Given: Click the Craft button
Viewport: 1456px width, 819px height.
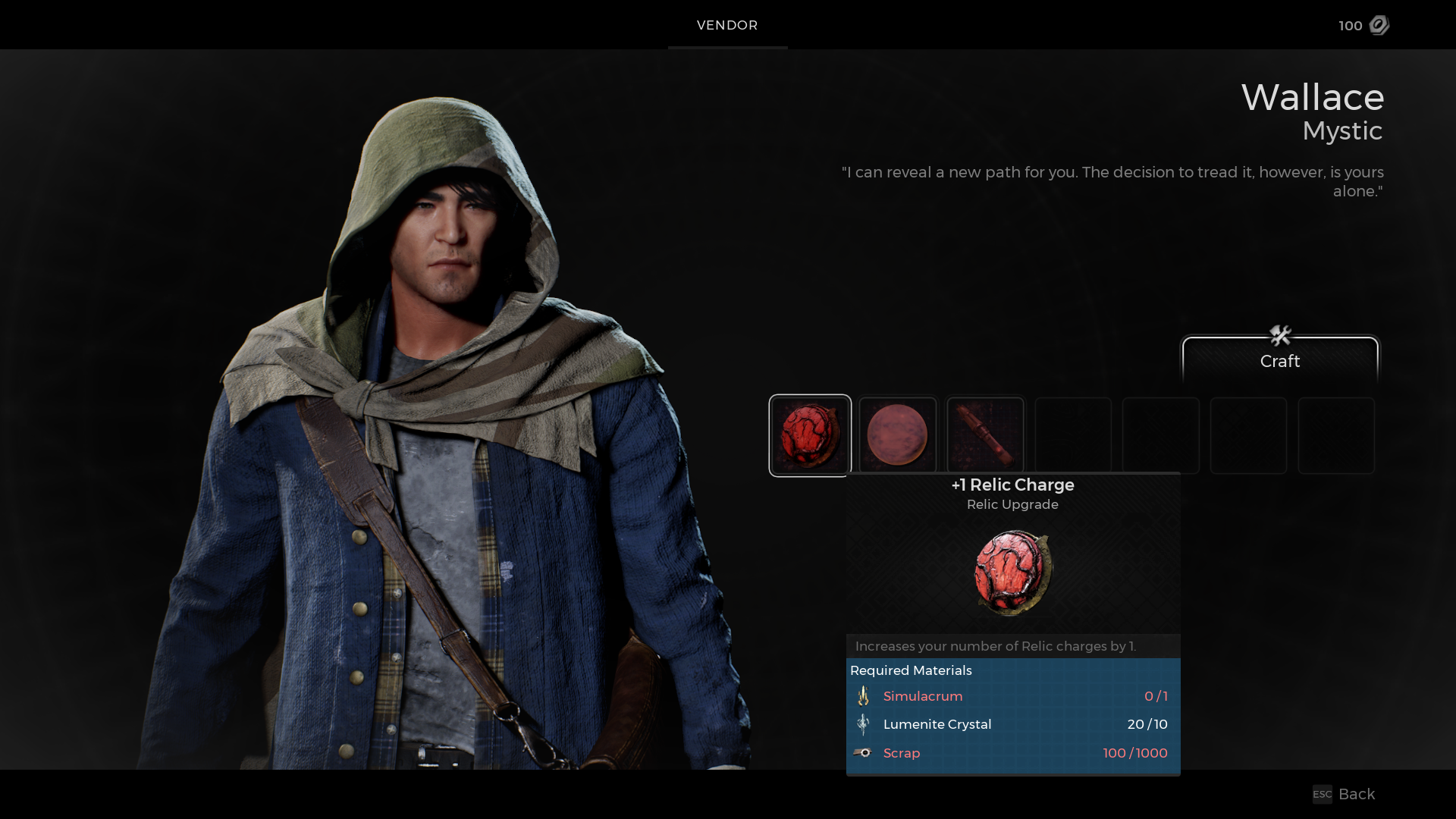Looking at the screenshot, I should click(x=1280, y=360).
